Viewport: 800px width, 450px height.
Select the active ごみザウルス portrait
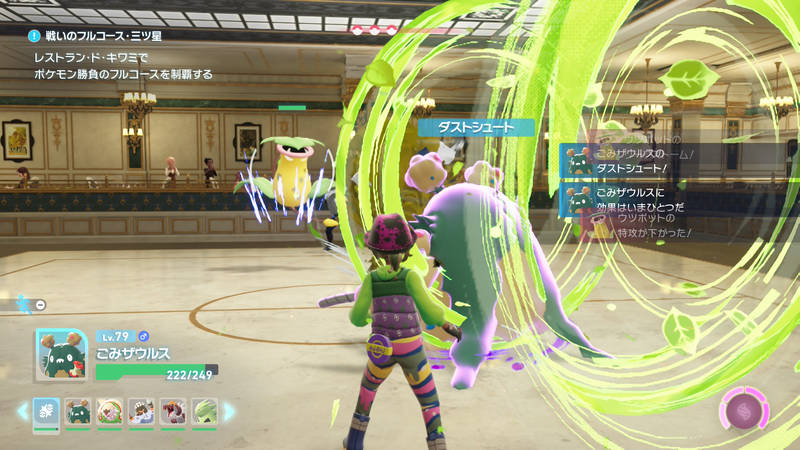pos(62,356)
